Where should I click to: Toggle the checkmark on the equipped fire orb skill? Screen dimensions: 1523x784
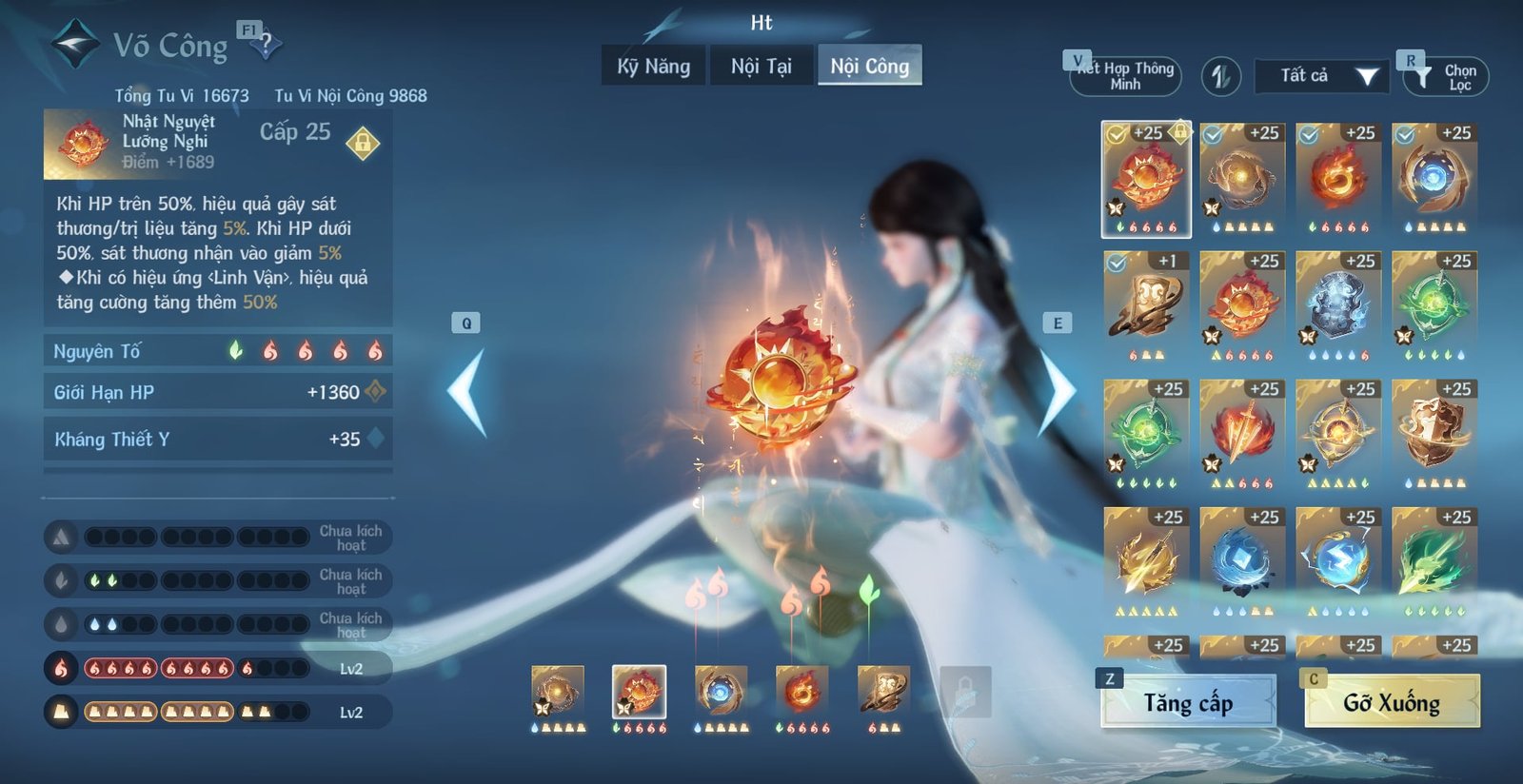tap(1116, 134)
